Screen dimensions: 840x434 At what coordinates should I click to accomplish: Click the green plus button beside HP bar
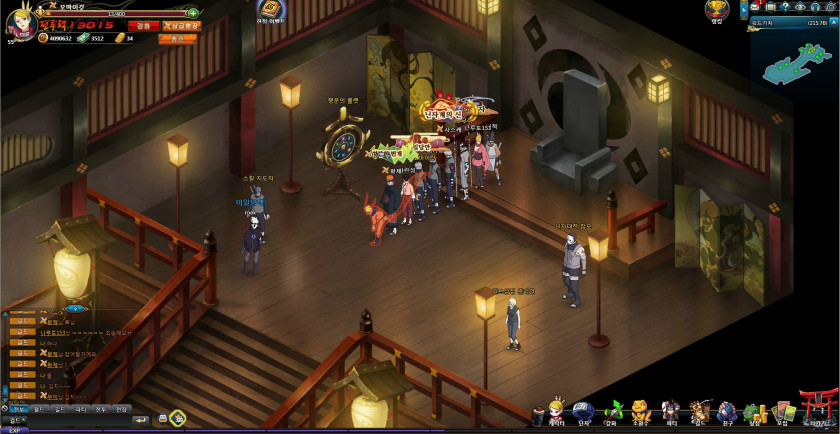pyautogui.click(x=192, y=14)
